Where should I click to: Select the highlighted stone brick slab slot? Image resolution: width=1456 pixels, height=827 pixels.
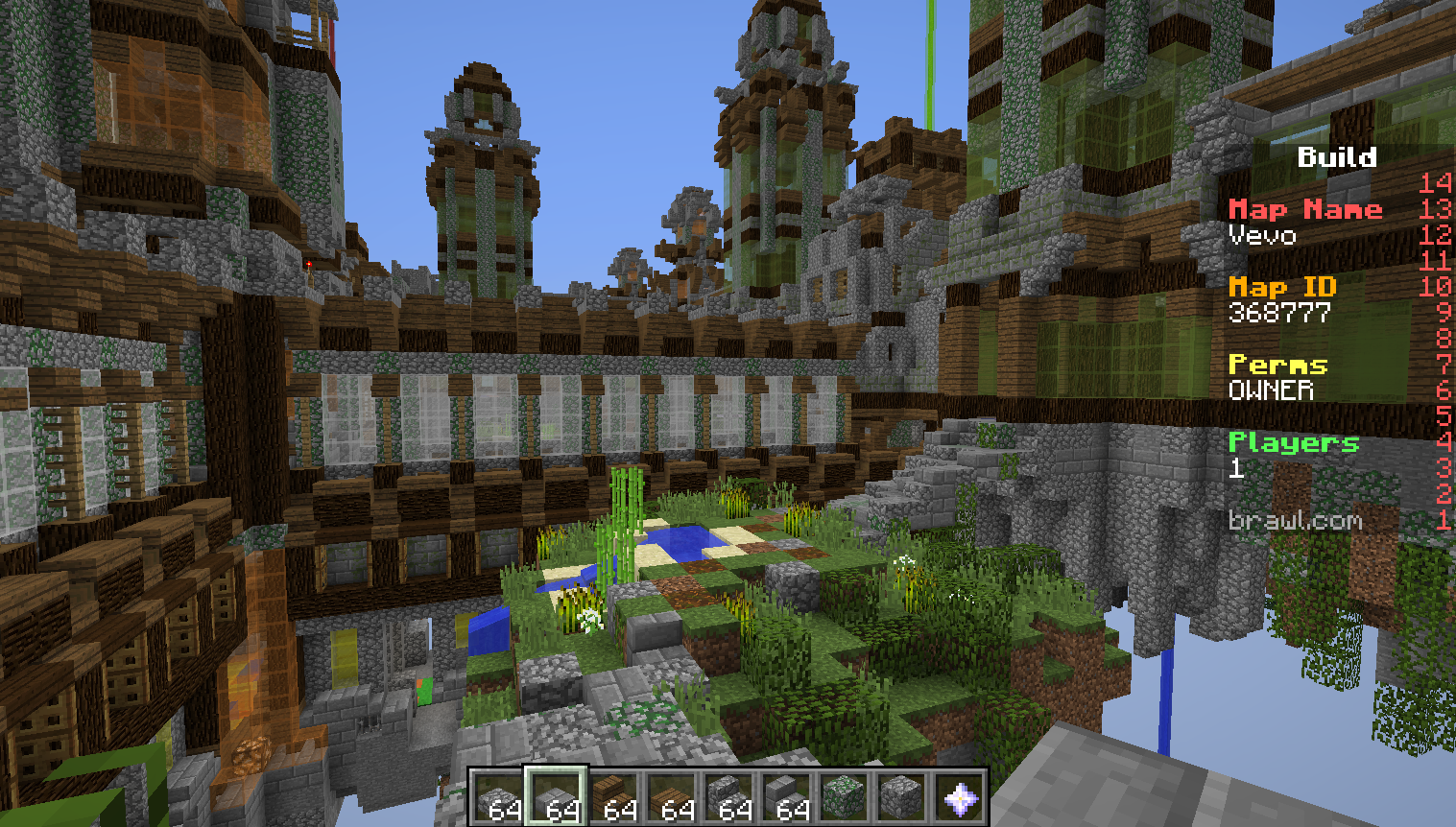coord(556,797)
